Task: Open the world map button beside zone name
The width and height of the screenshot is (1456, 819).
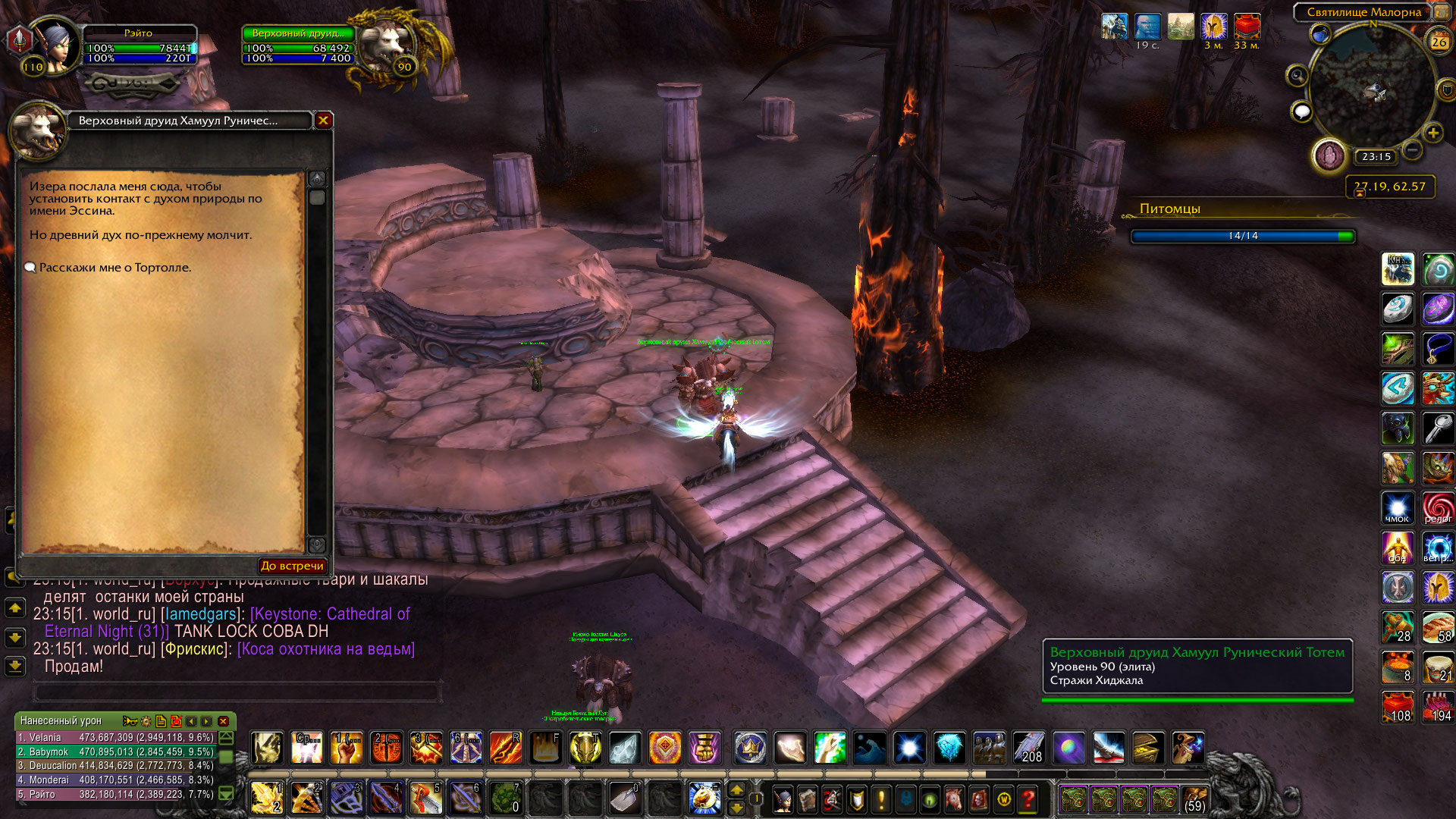Action: click(1439, 12)
